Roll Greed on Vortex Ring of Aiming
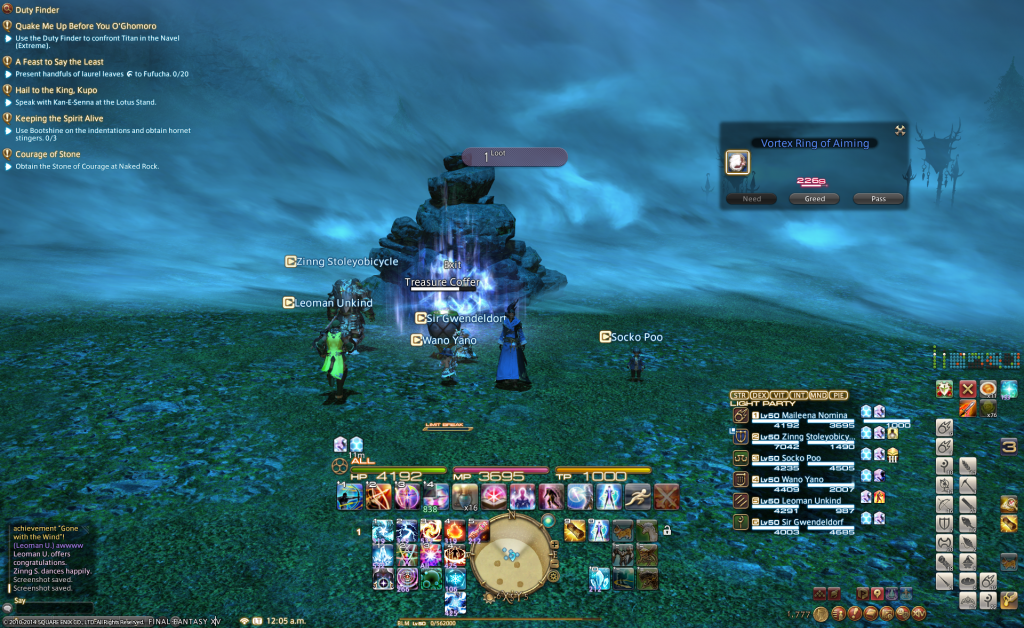This screenshot has width=1024, height=628. pos(814,199)
